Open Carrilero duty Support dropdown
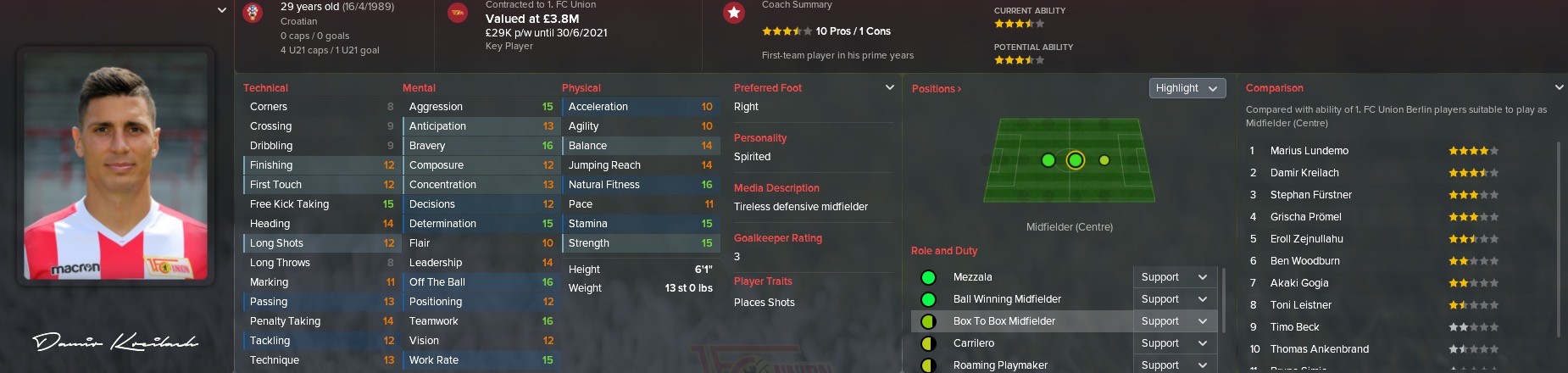This screenshot has height=373, width=1568. click(x=1174, y=343)
